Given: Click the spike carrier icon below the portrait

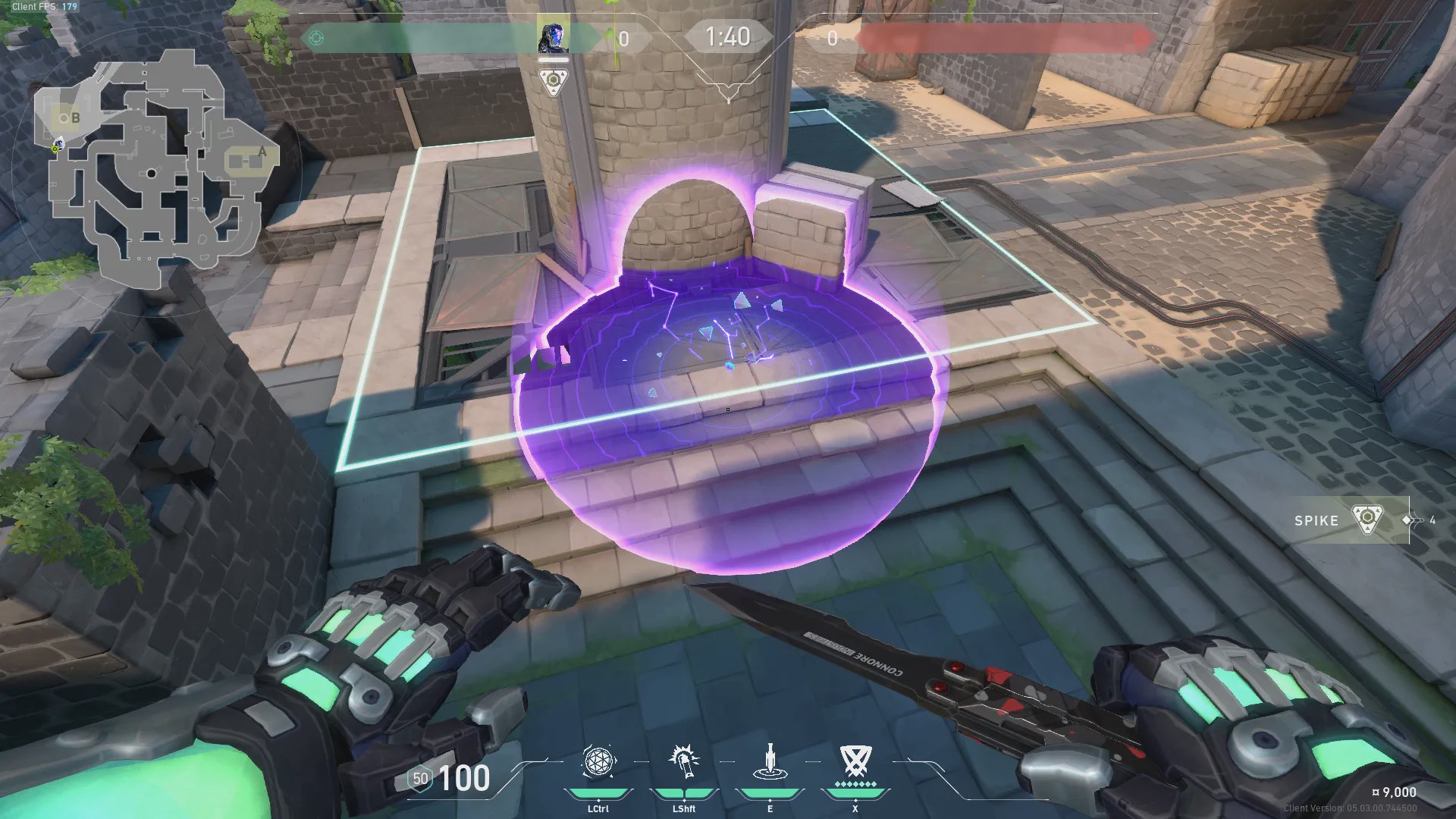Looking at the screenshot, I should 554,81.
